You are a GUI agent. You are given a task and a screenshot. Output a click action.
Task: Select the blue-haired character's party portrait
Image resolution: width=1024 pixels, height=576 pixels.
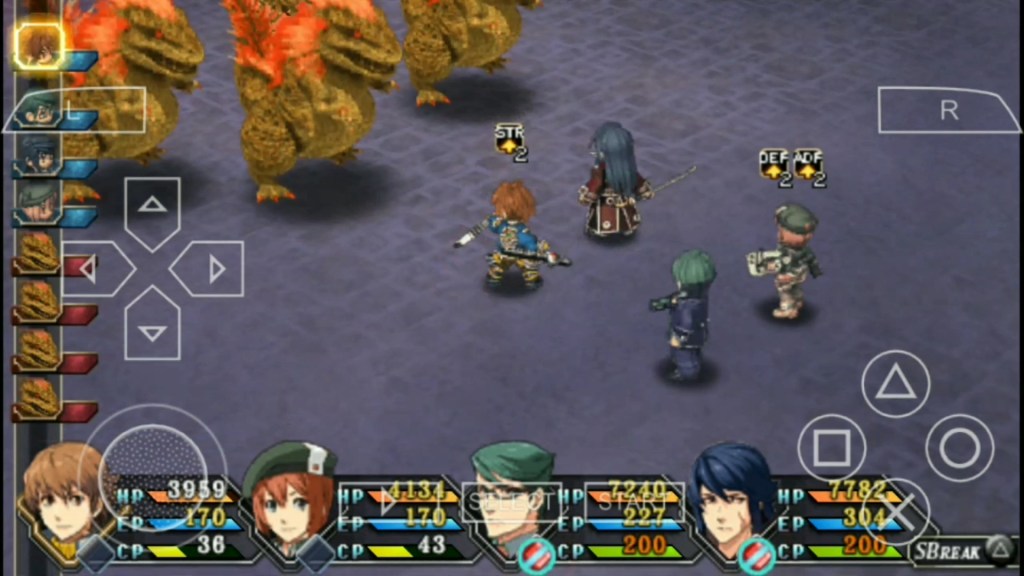[x=734, y=498]
